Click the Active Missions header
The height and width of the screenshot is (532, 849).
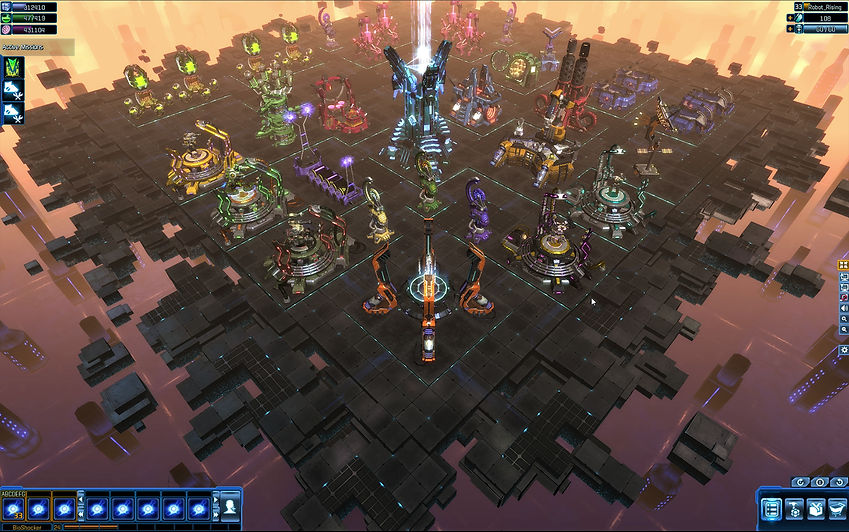coord(23,47)
